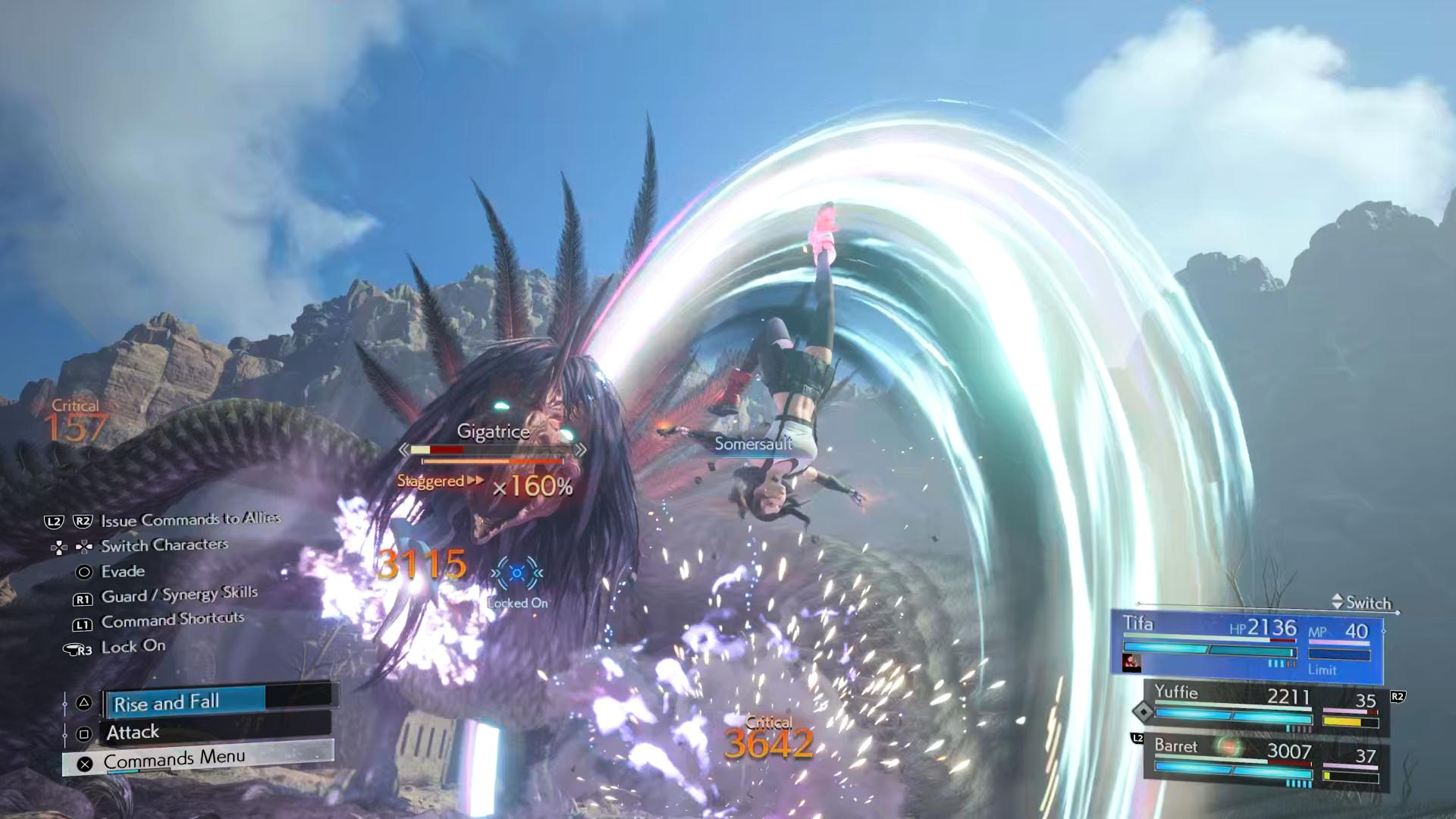Click the Somersault ability label
The height and width of the screenshot is (819, 1456).
click(x=752, y=444)
